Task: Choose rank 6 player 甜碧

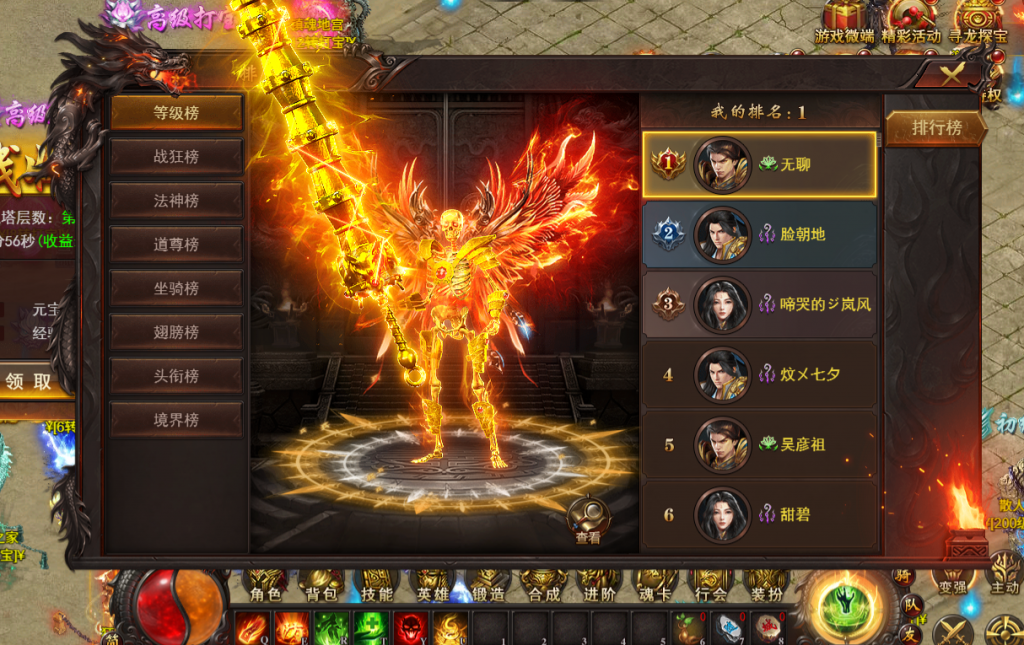Action: pos(760,514)
